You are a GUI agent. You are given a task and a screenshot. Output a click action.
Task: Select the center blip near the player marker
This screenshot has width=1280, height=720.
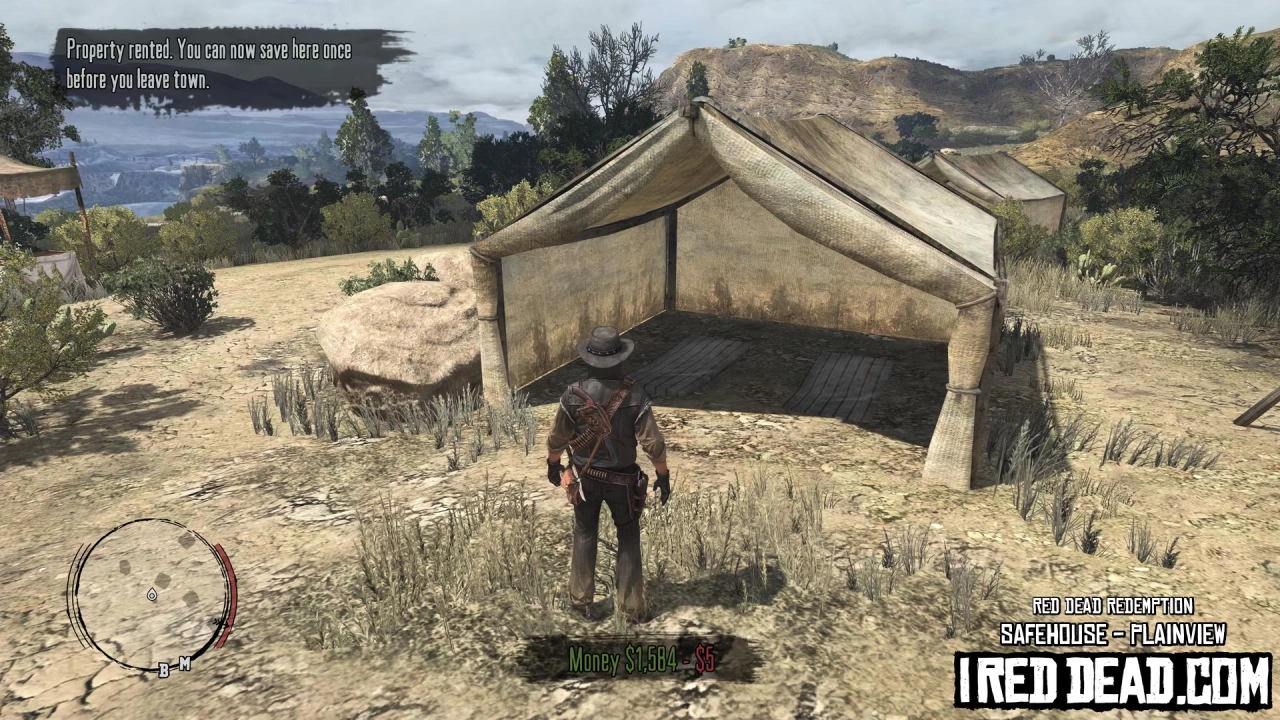[162, 580]
